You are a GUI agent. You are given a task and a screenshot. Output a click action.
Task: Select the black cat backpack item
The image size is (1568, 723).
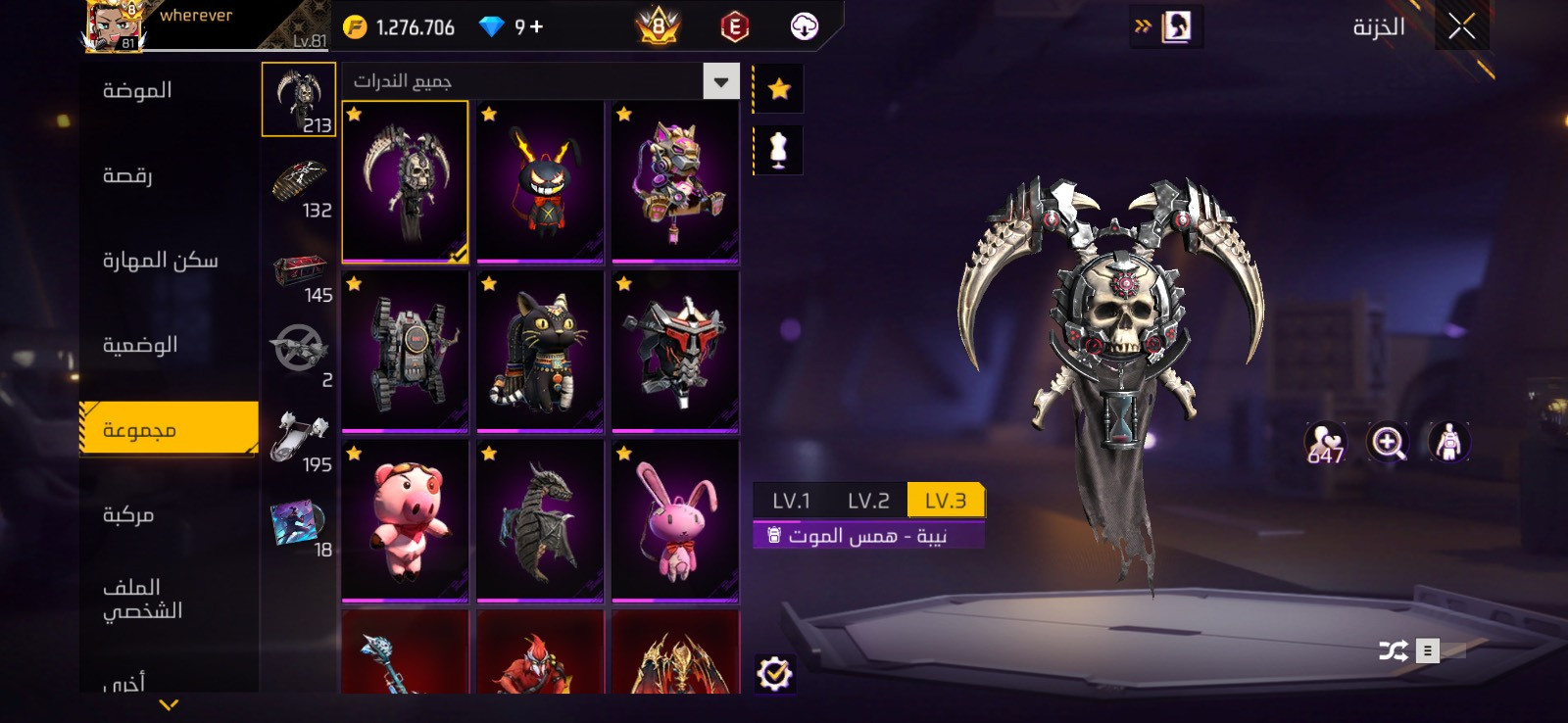(540, 352)
